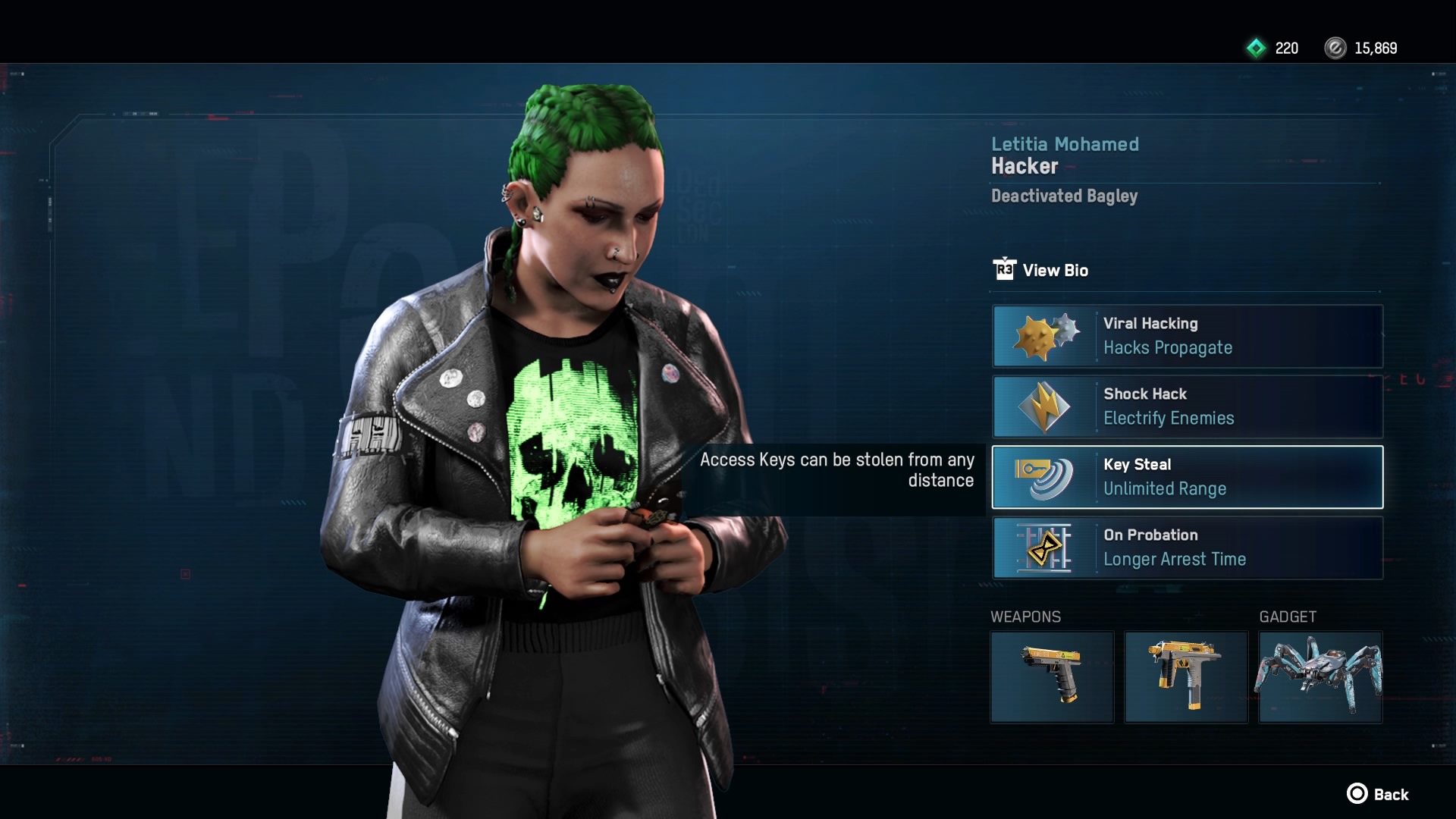Click the Shock Hack Electrify Enemies entry
The height and width of the screenshot is (819, 1456).
[1188, 406]
